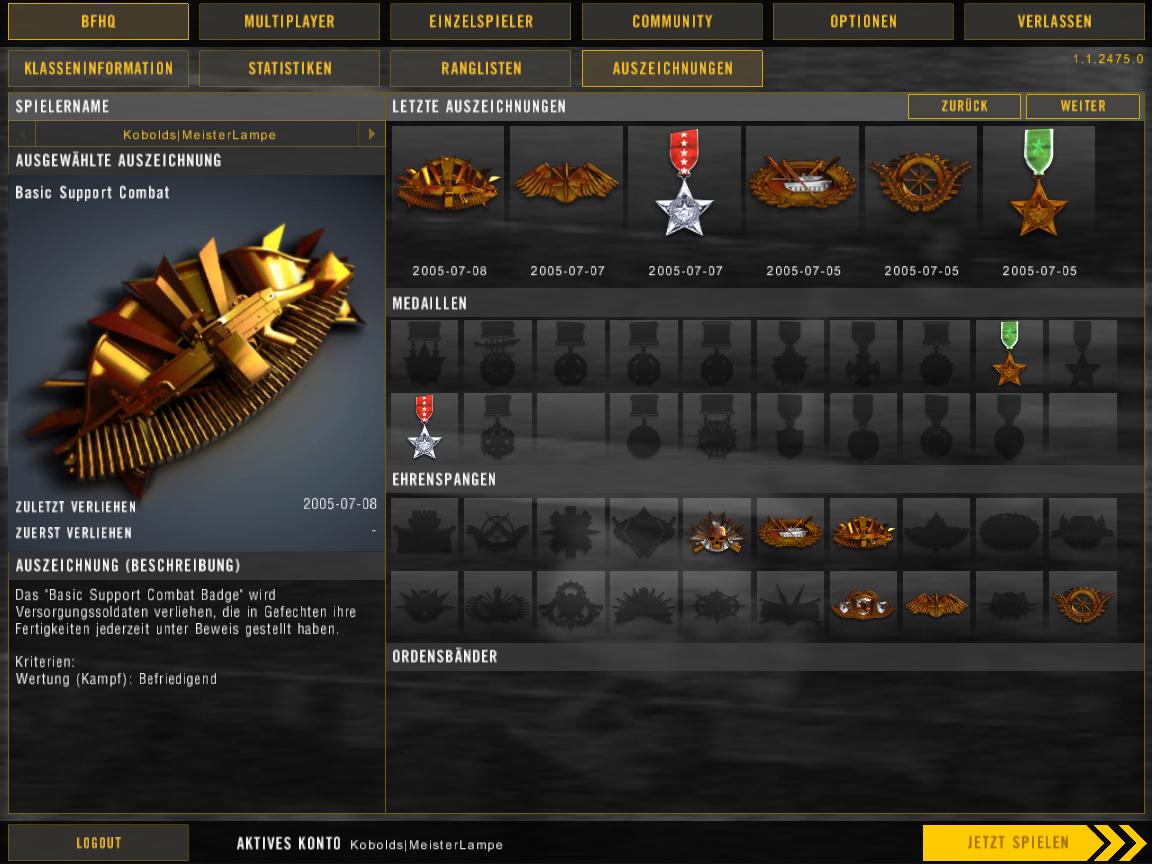The width and height of the screenshot is (1152, 864).
Task: Select the green ribbon medal dated 2005-07-05
Action: 1039,185
